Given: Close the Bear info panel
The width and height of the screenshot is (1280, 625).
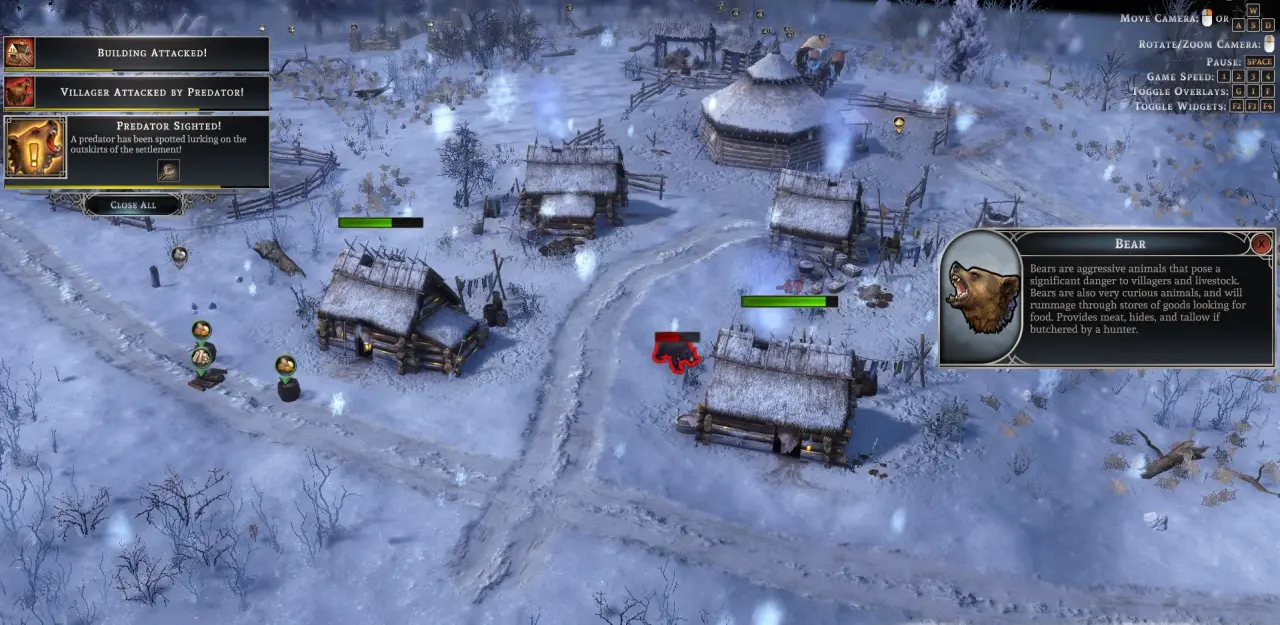Looking at the screenshot, I should 1262,243.
